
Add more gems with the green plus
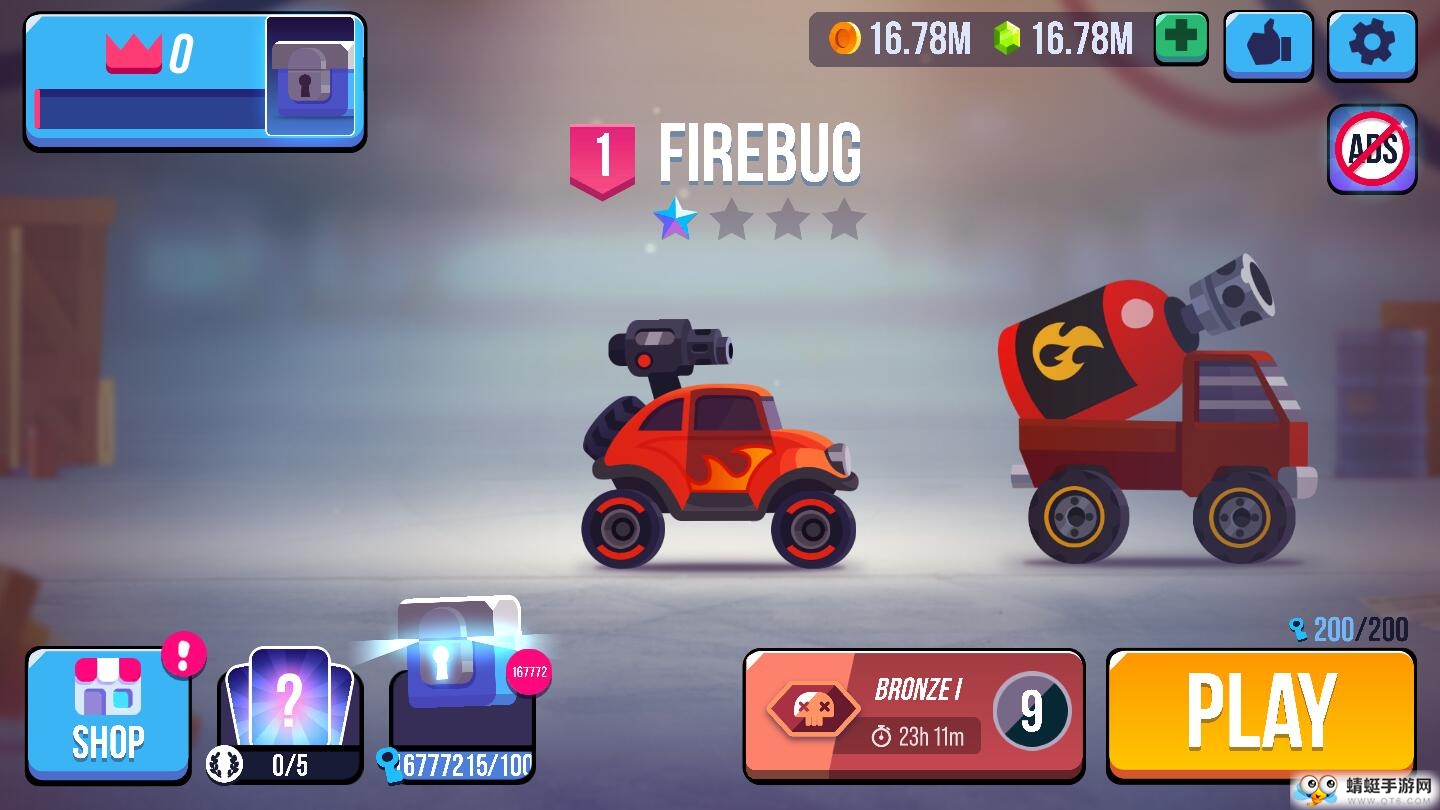[1181, 40]
